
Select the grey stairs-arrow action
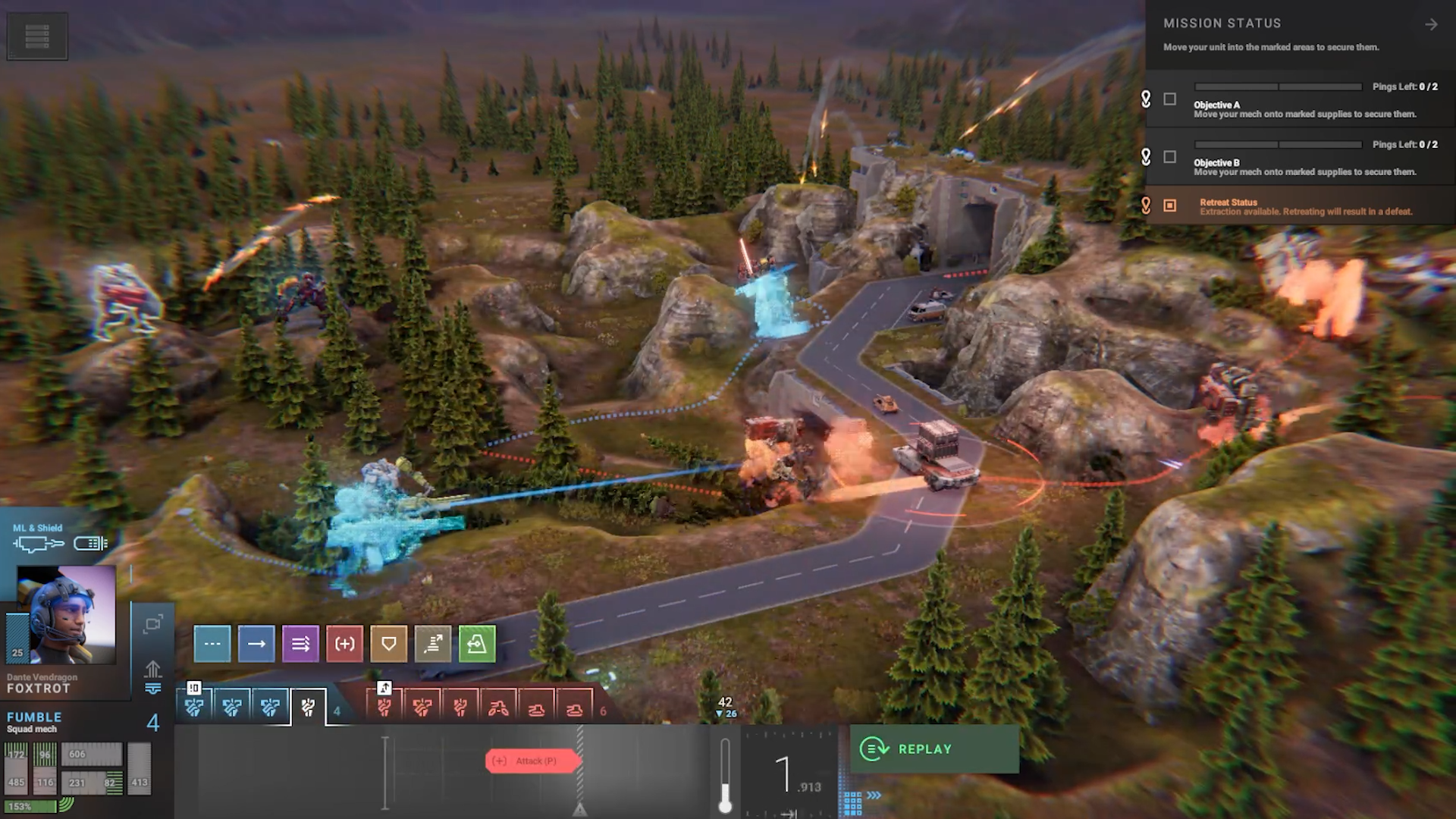[x=433, y=644]
